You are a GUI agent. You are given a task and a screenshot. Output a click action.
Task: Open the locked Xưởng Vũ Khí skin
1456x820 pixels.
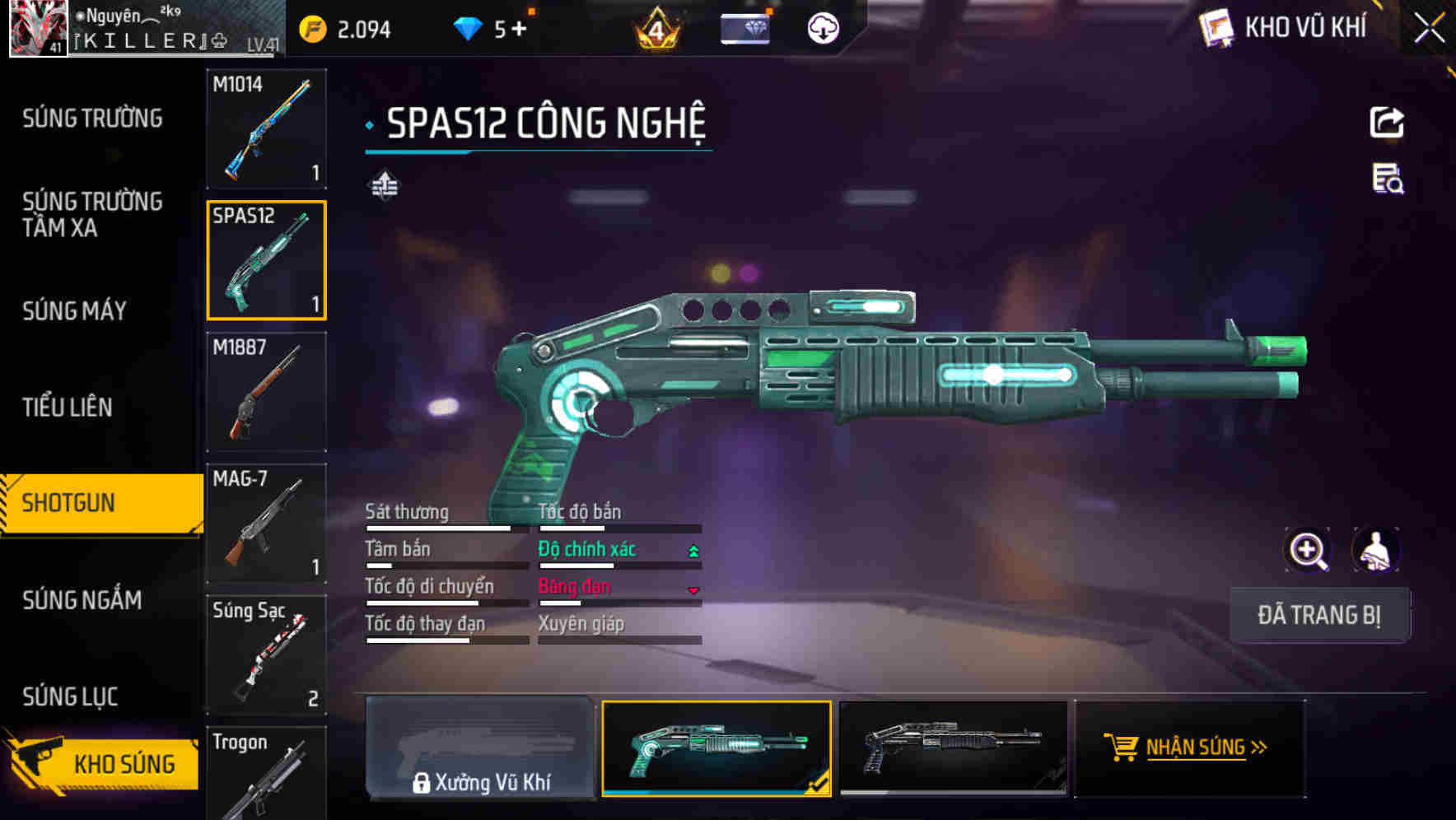tap(480, 748)
